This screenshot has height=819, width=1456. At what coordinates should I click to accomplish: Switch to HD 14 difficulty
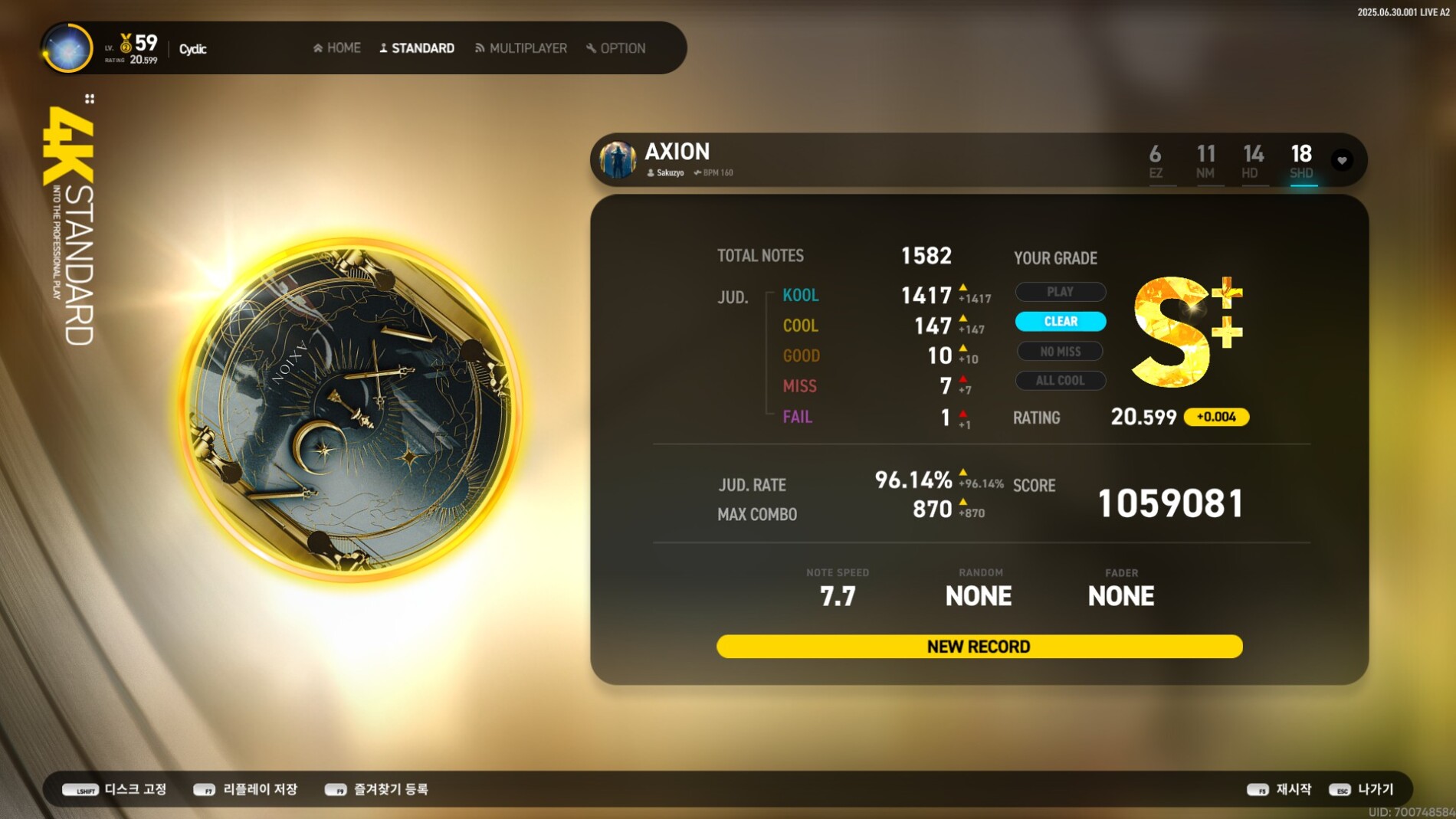[1253, 162]
